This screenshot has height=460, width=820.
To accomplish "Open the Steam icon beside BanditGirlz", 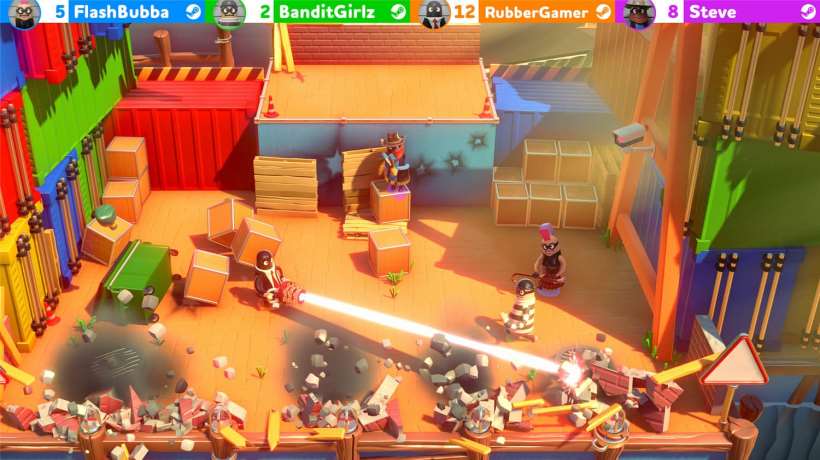I will pyautogui.click(x=397, y=12).
